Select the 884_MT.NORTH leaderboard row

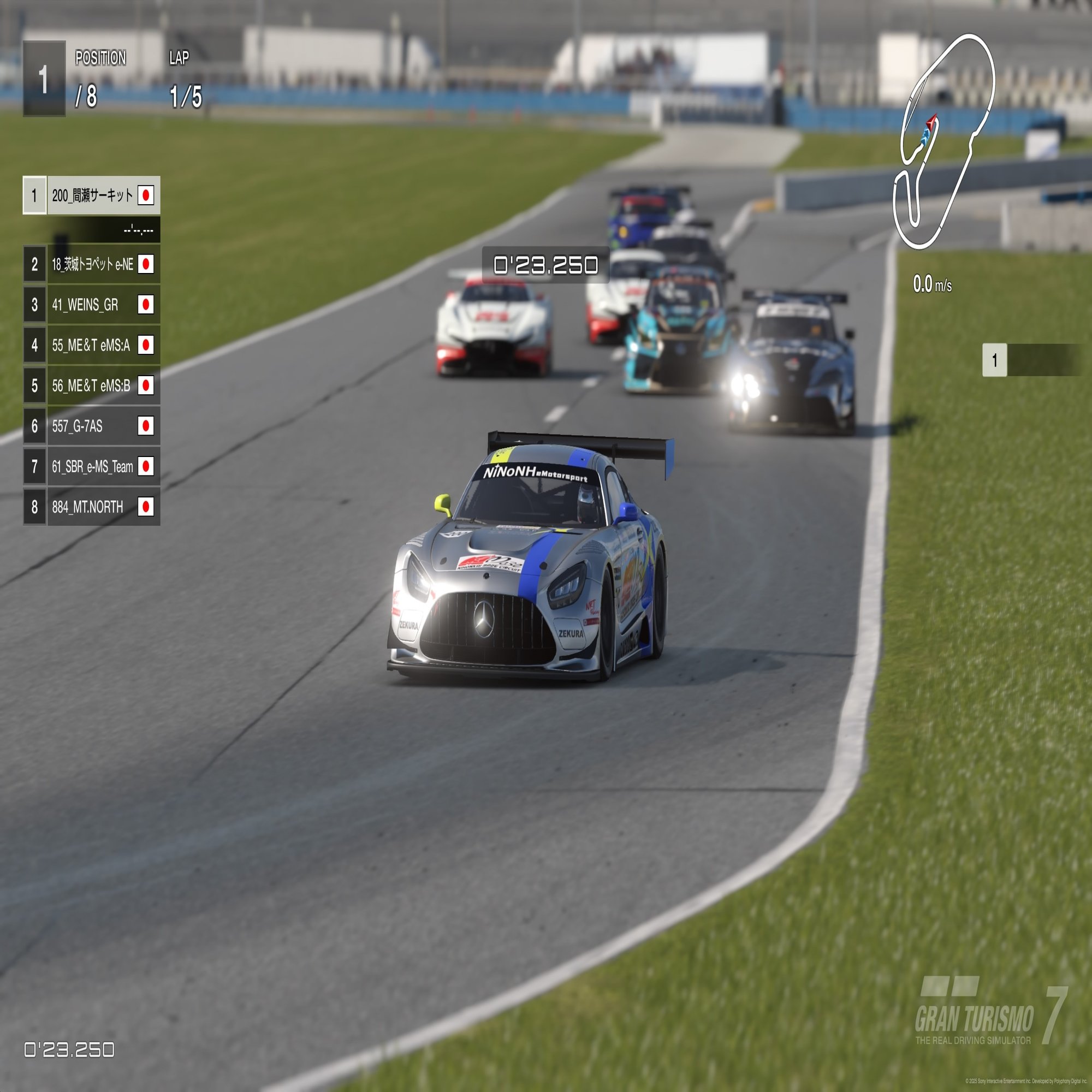point(92,507)
